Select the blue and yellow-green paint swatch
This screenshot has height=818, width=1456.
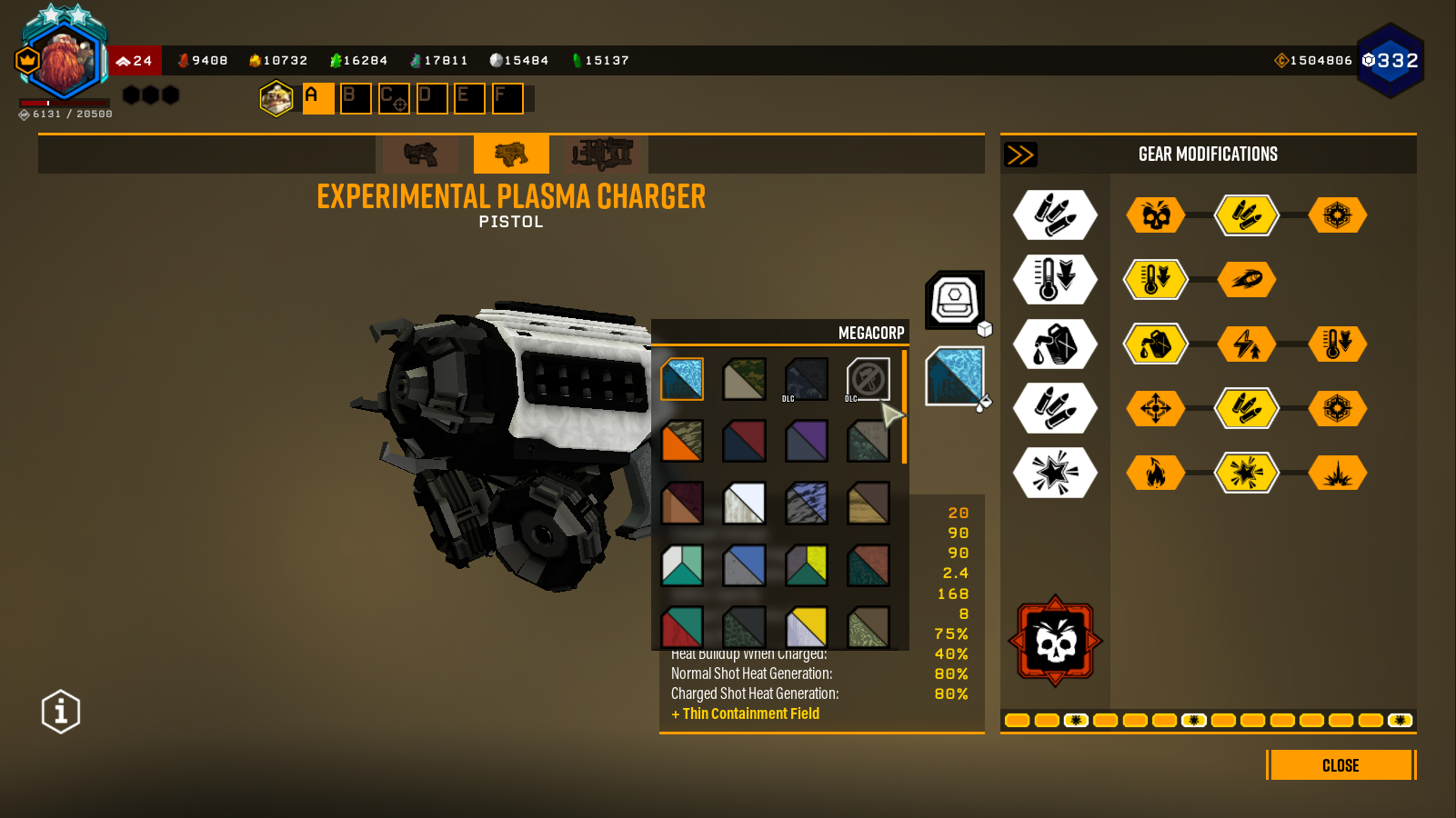807,564
